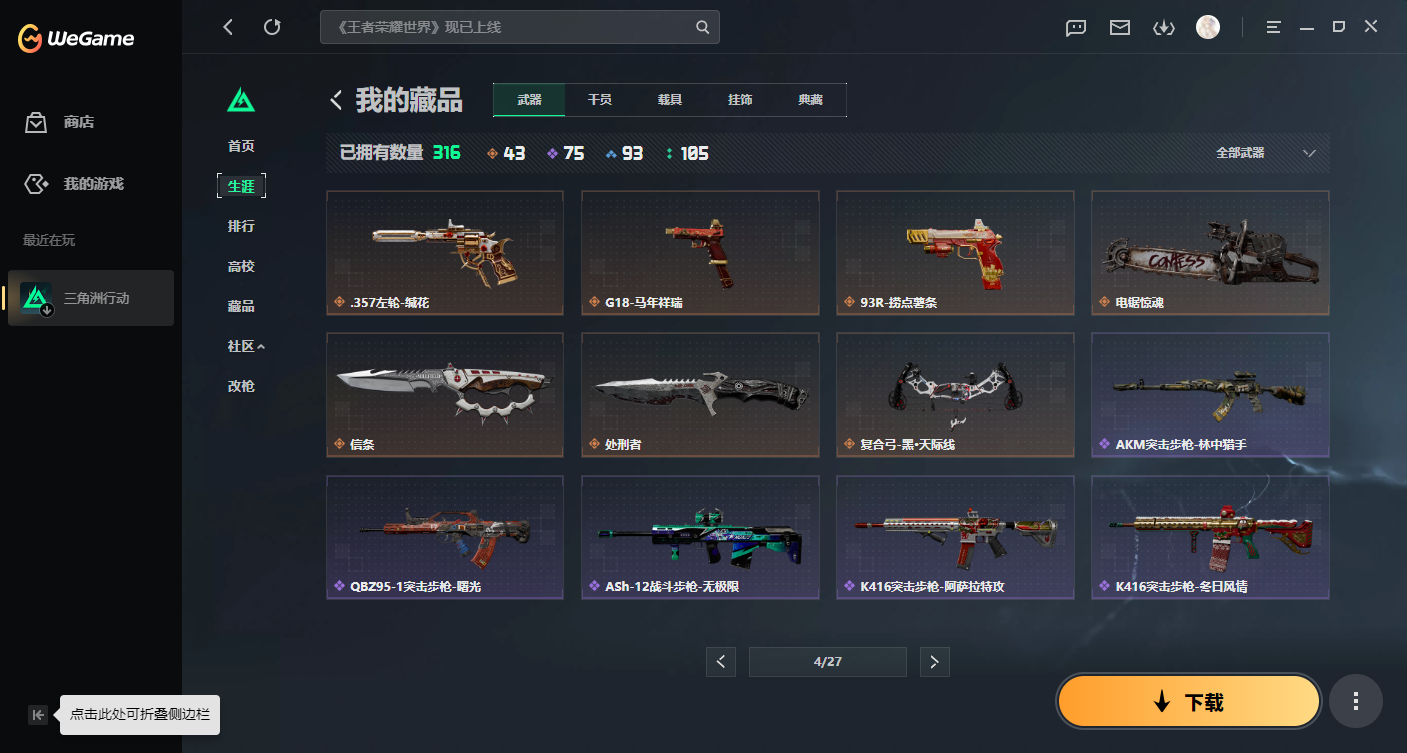Collapse the 社区 sidebar section
1407x753 pixels.
pos(241,345)
